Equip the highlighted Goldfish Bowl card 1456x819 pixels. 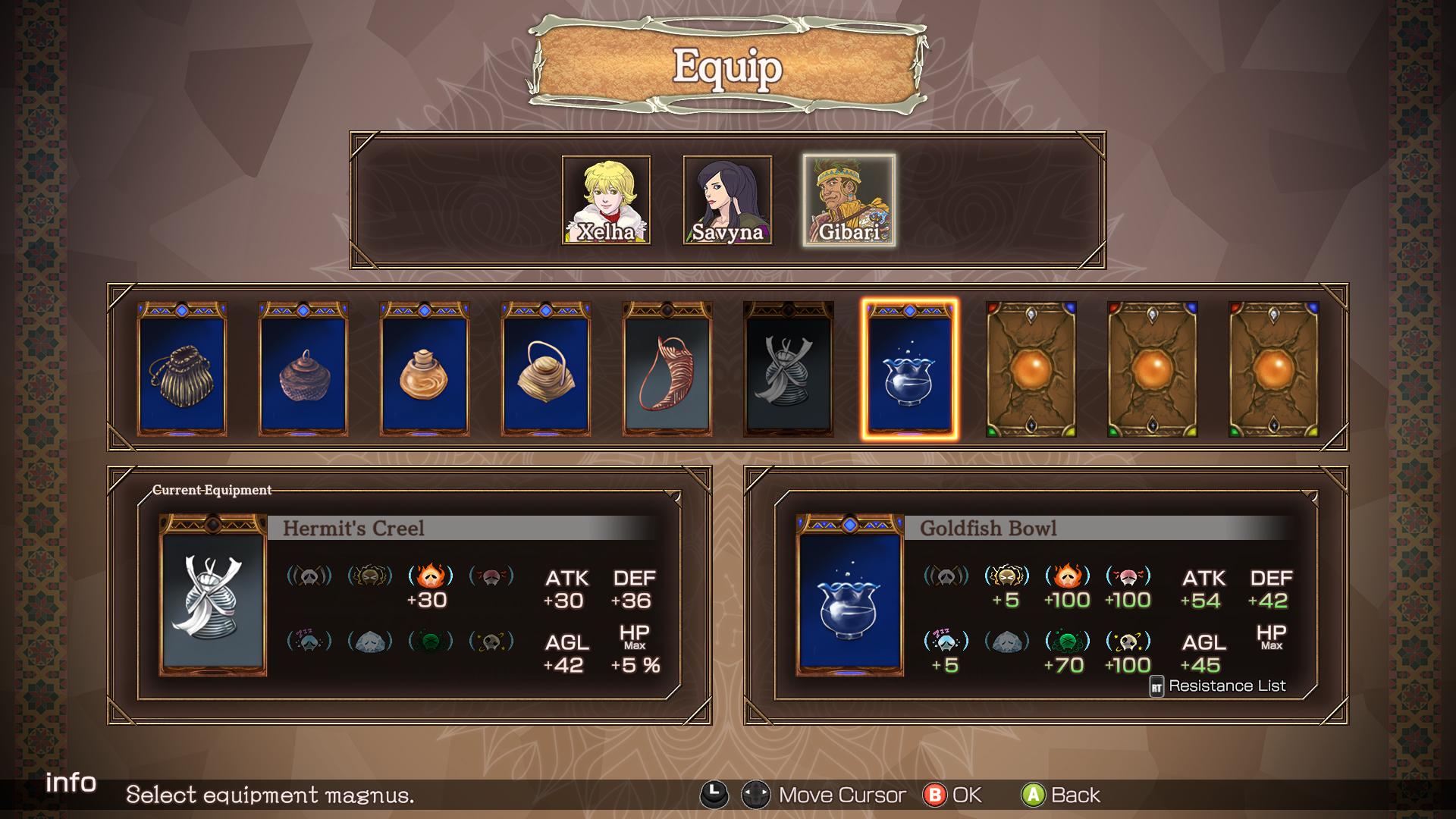click(x=910, y=369)
